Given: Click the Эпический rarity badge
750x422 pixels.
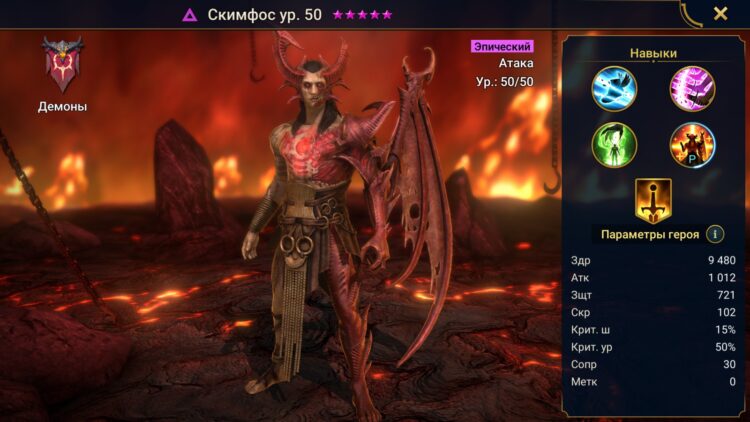Looking at the screenshot, I should 502,46.
